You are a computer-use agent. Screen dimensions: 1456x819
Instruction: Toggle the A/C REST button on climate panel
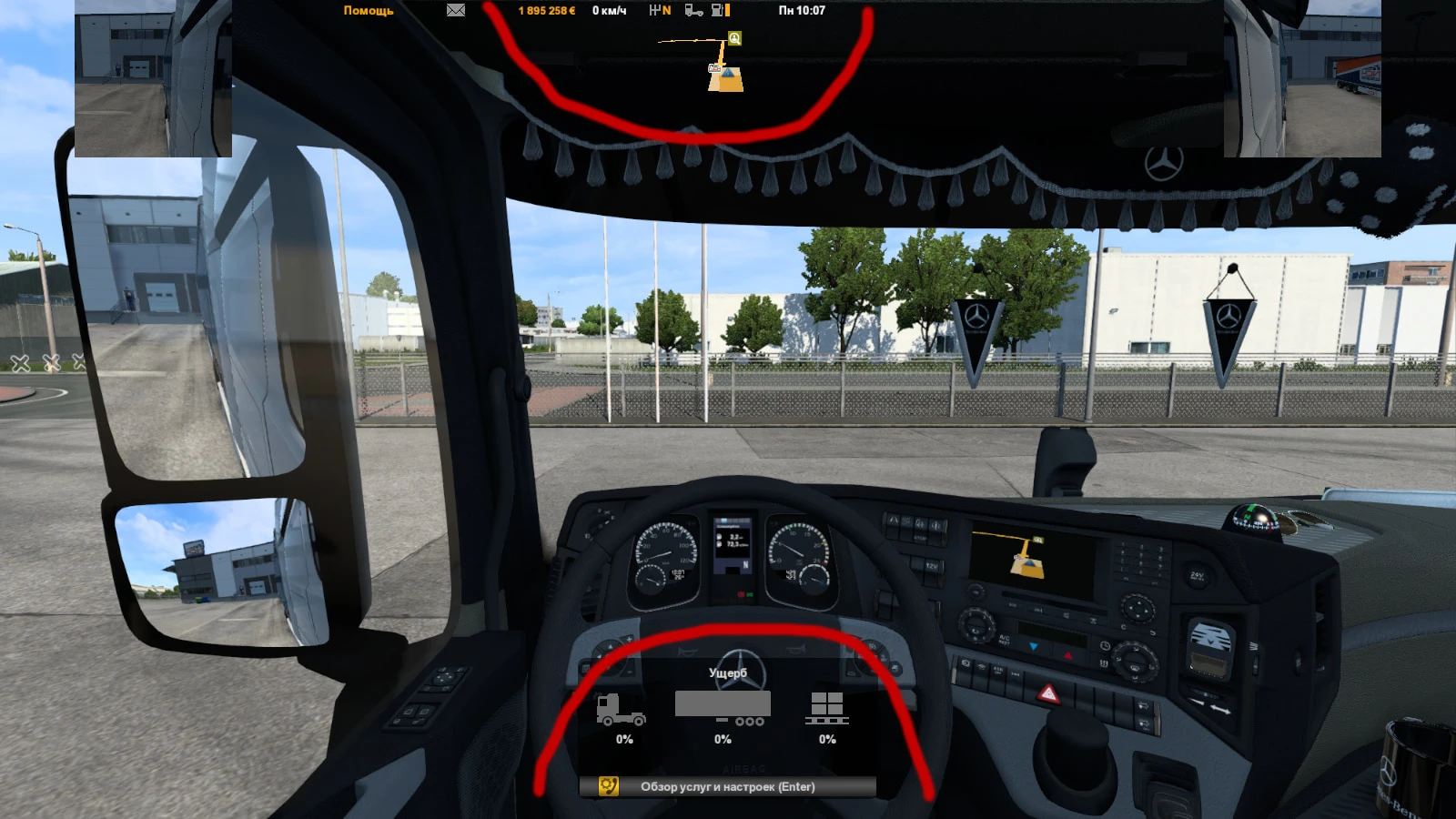pyautogui.click(x=1005, y=641)
